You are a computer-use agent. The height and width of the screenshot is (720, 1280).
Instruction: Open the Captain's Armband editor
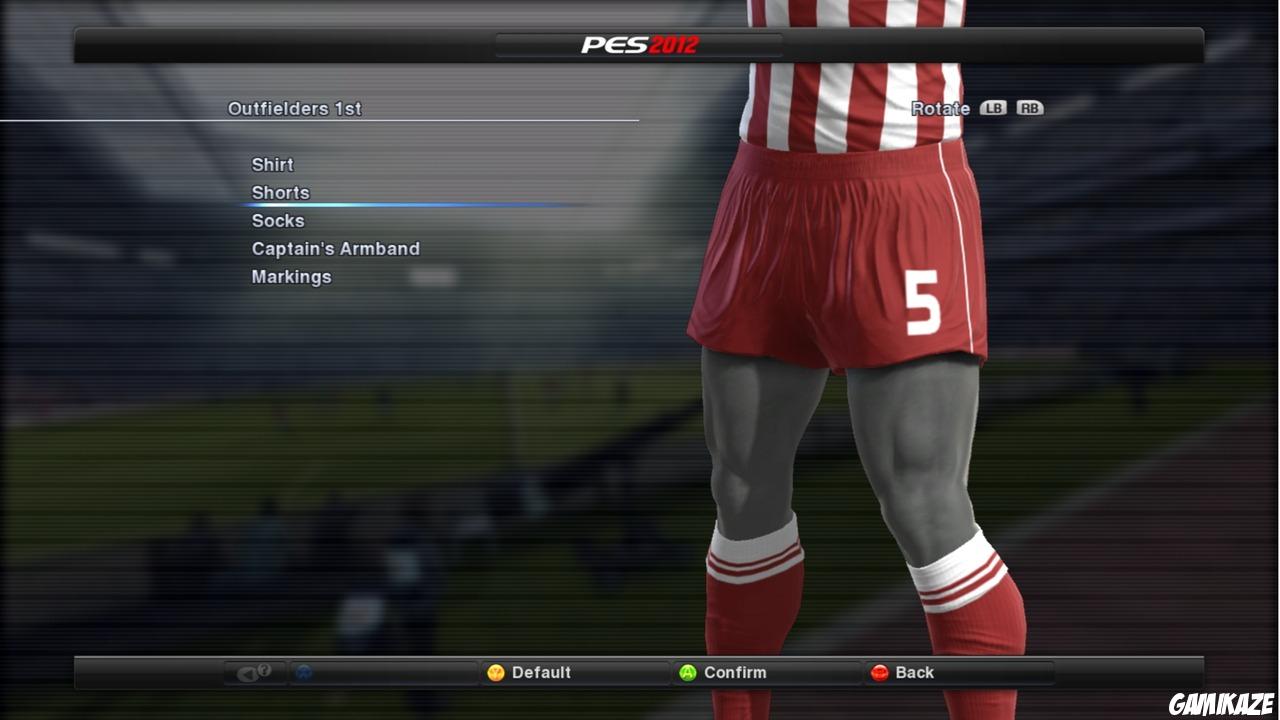(335, 248)
